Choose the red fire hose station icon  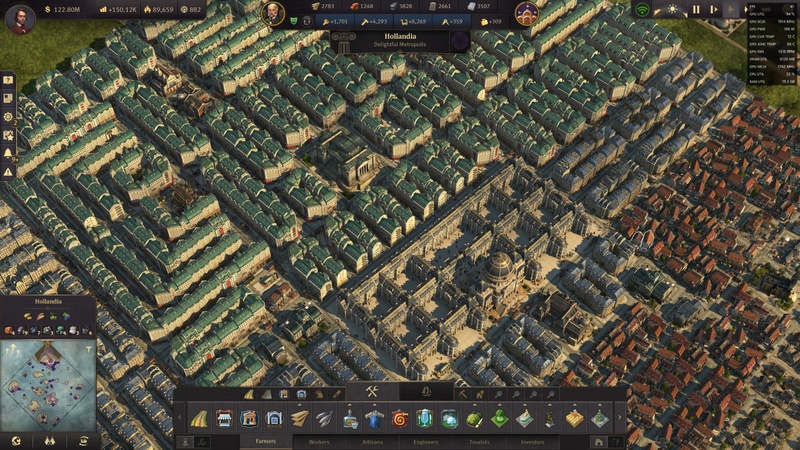click(x=400, y=418)
